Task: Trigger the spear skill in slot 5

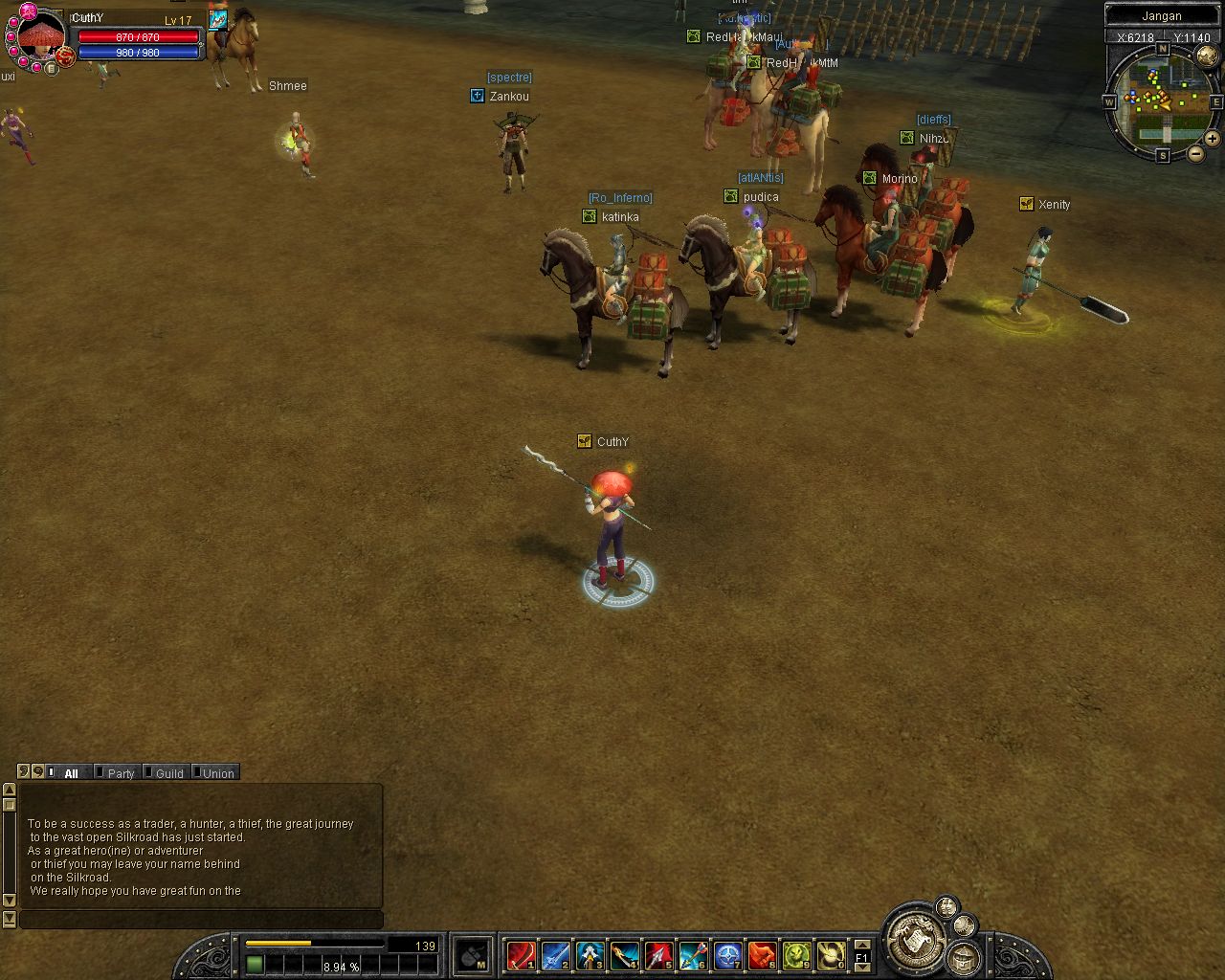Action: click(x=658, y=955)
